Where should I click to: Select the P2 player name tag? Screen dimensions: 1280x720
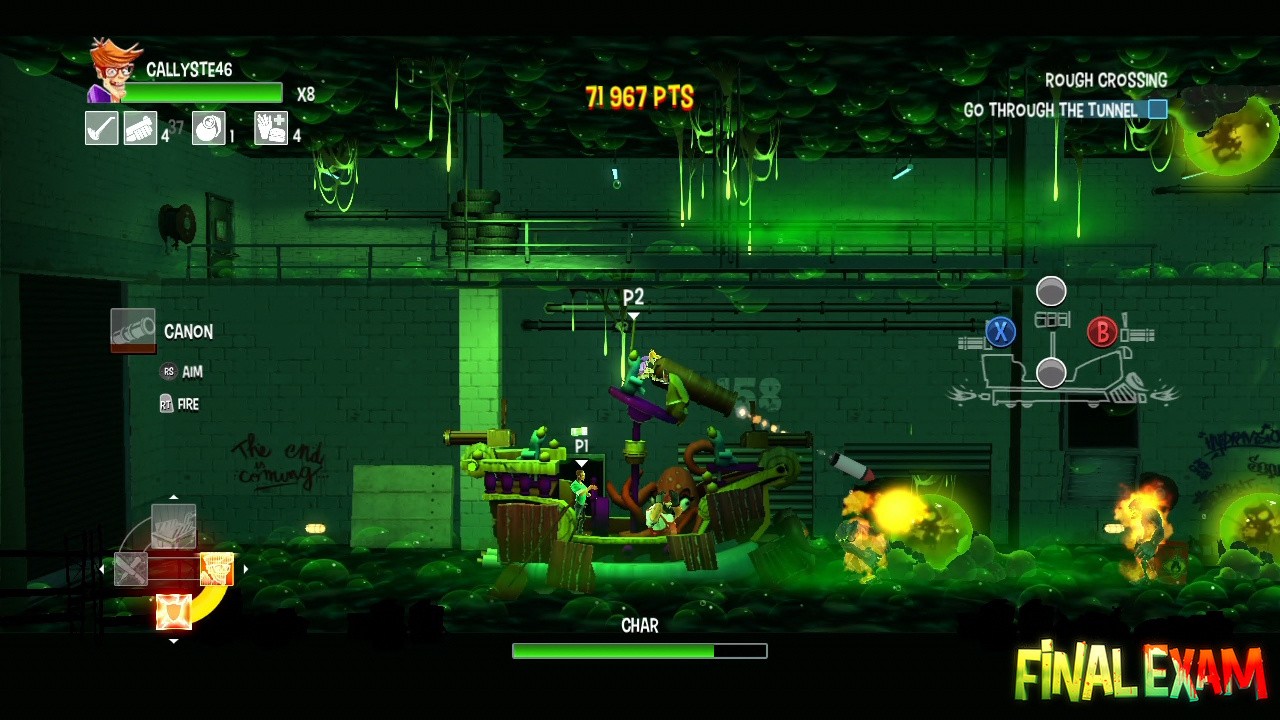click(634, 296)
